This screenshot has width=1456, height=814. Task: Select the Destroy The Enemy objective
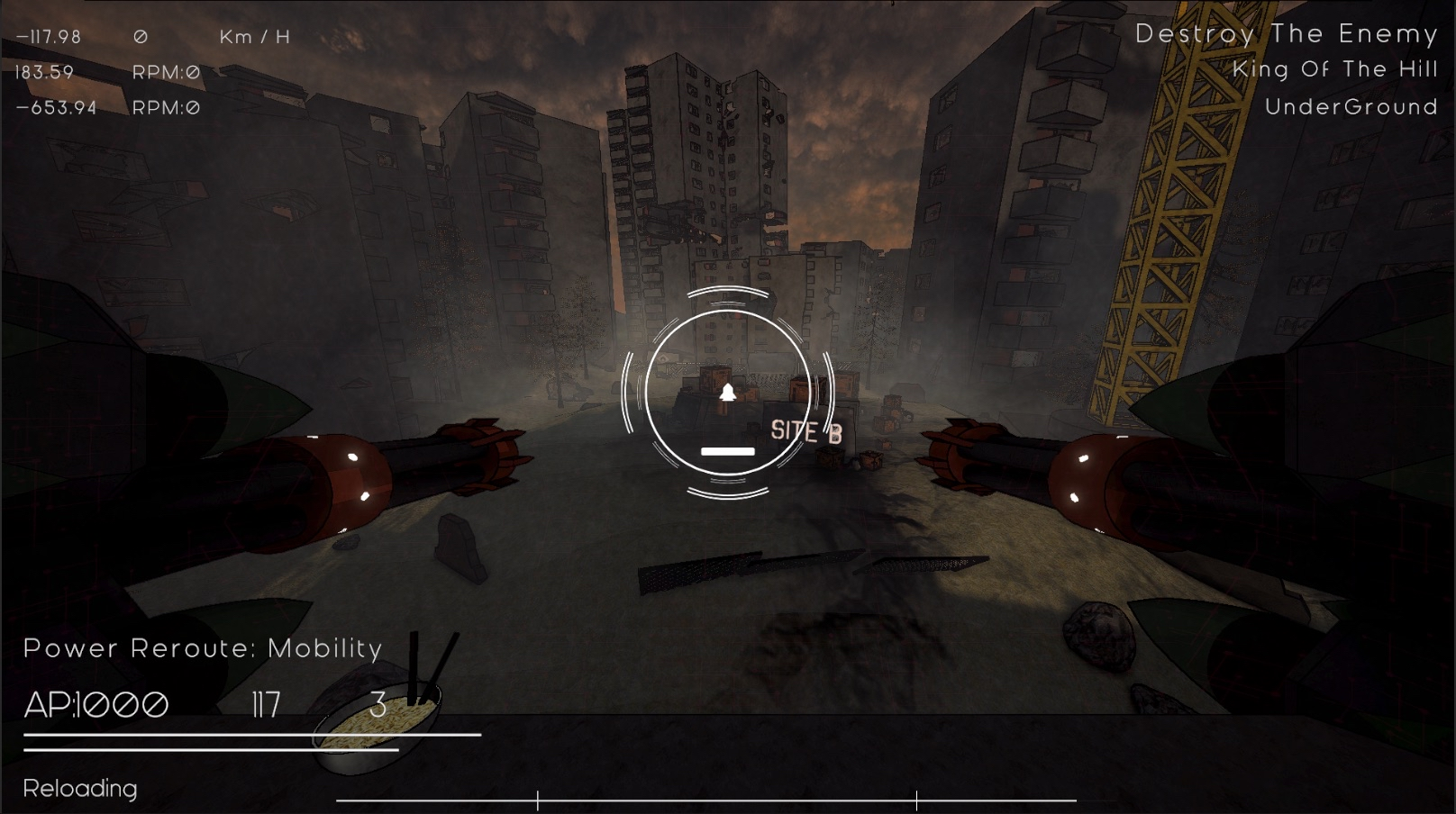[x=1286, y=34]
